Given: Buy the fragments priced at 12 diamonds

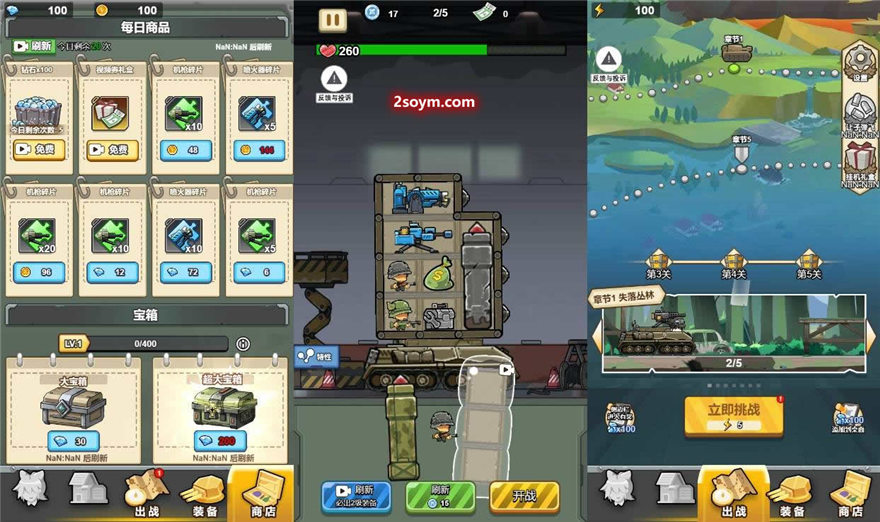Looking at the screenshot, I should [112, 271].
